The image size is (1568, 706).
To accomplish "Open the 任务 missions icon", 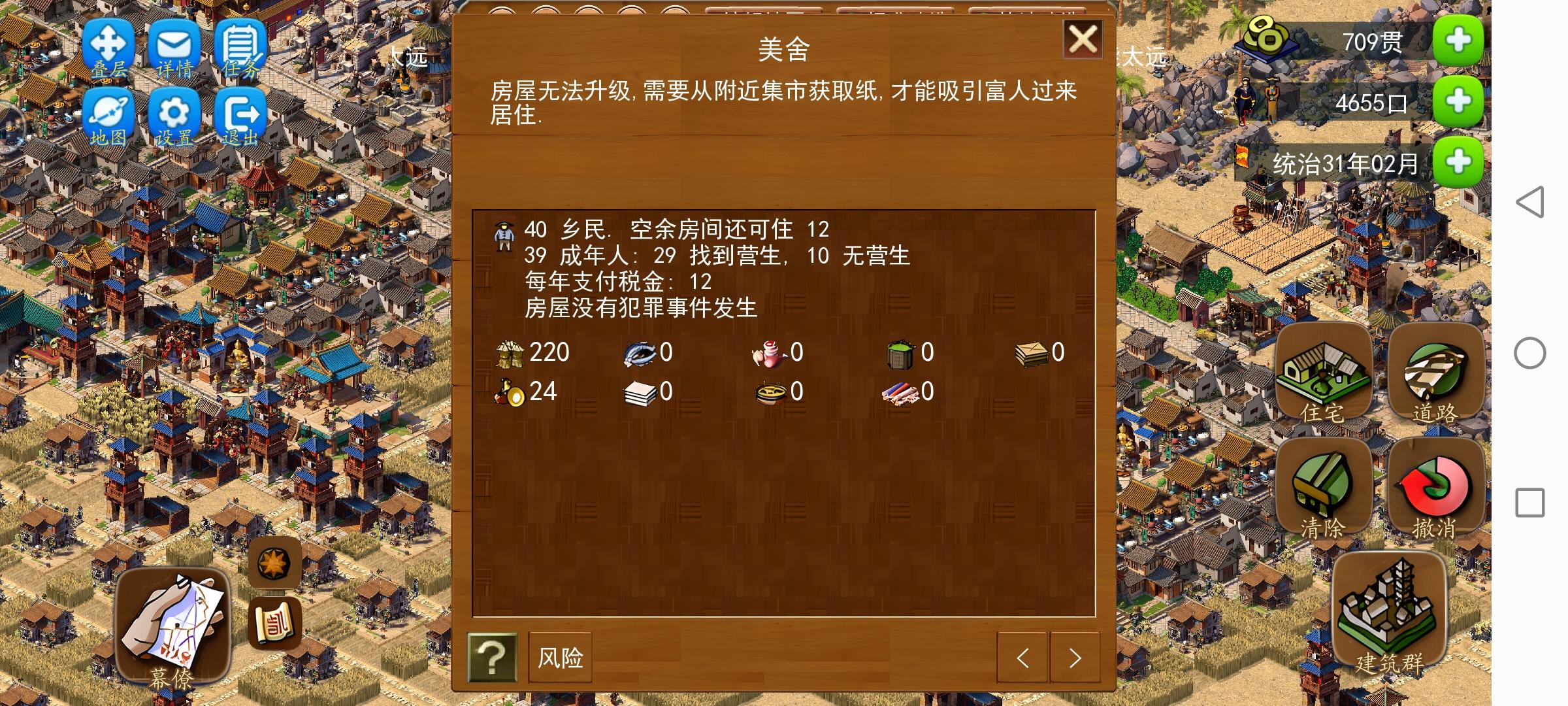I will 240,46.
